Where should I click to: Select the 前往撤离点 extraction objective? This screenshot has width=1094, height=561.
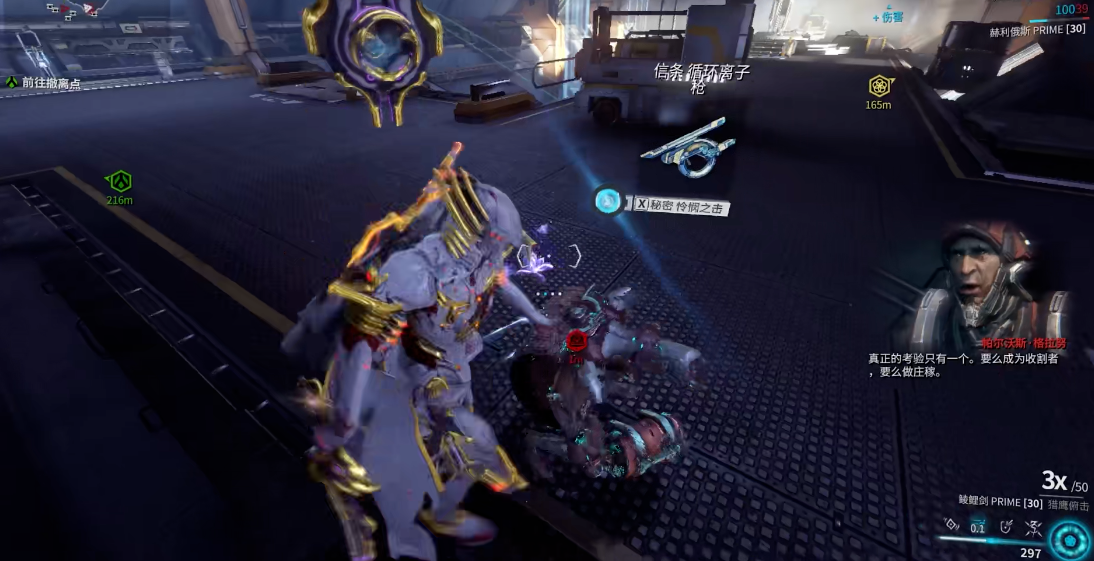coord(51,83)
